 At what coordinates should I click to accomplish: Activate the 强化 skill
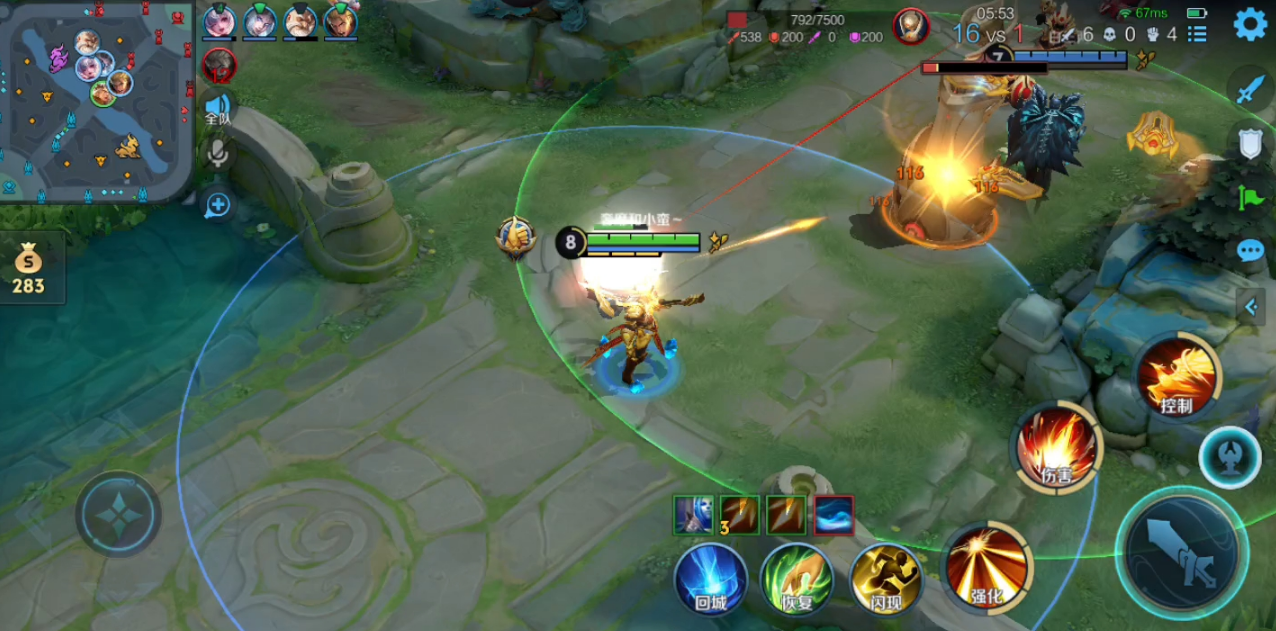987,567
